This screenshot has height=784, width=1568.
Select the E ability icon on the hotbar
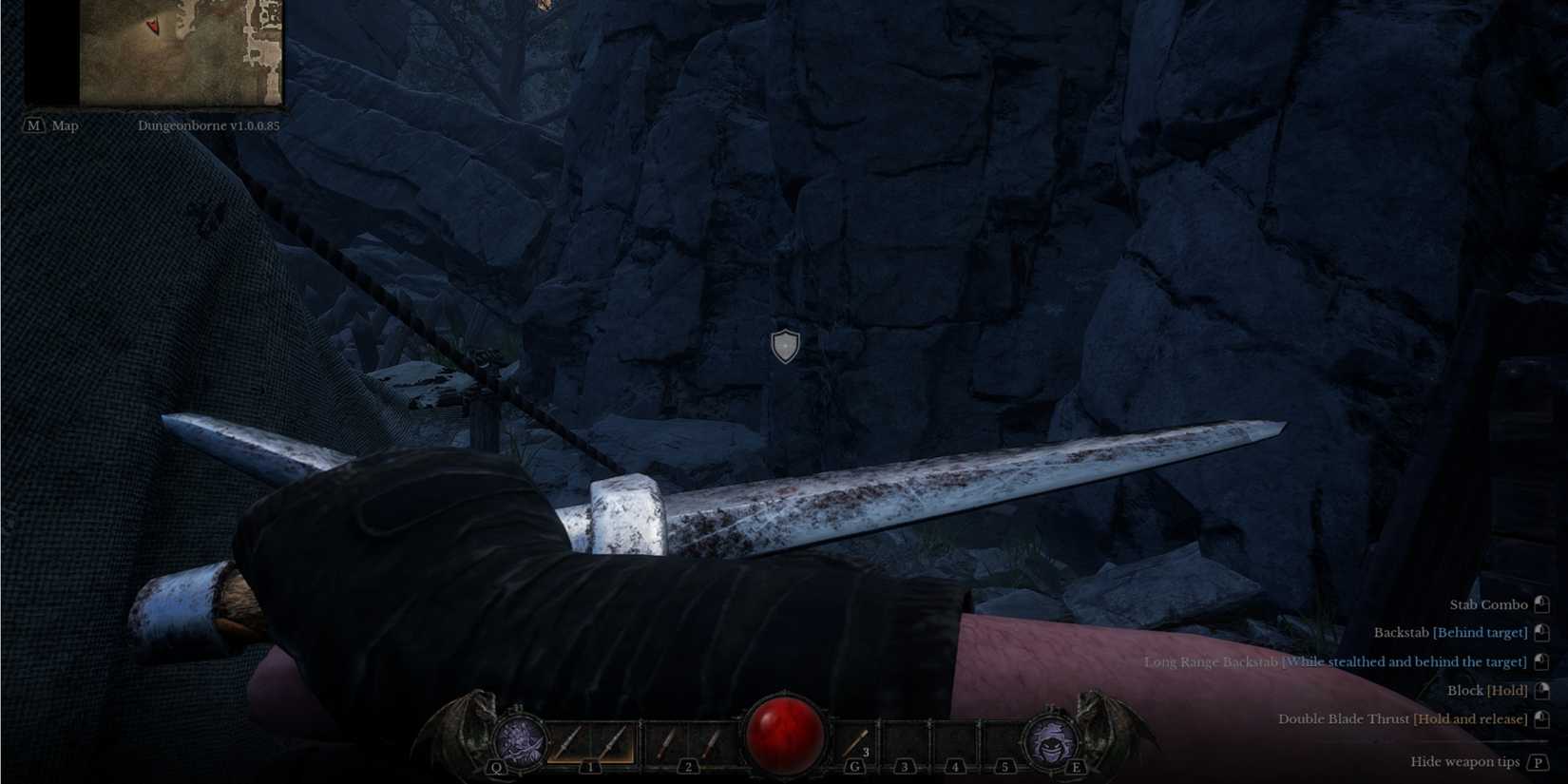tap(1050, 741)
